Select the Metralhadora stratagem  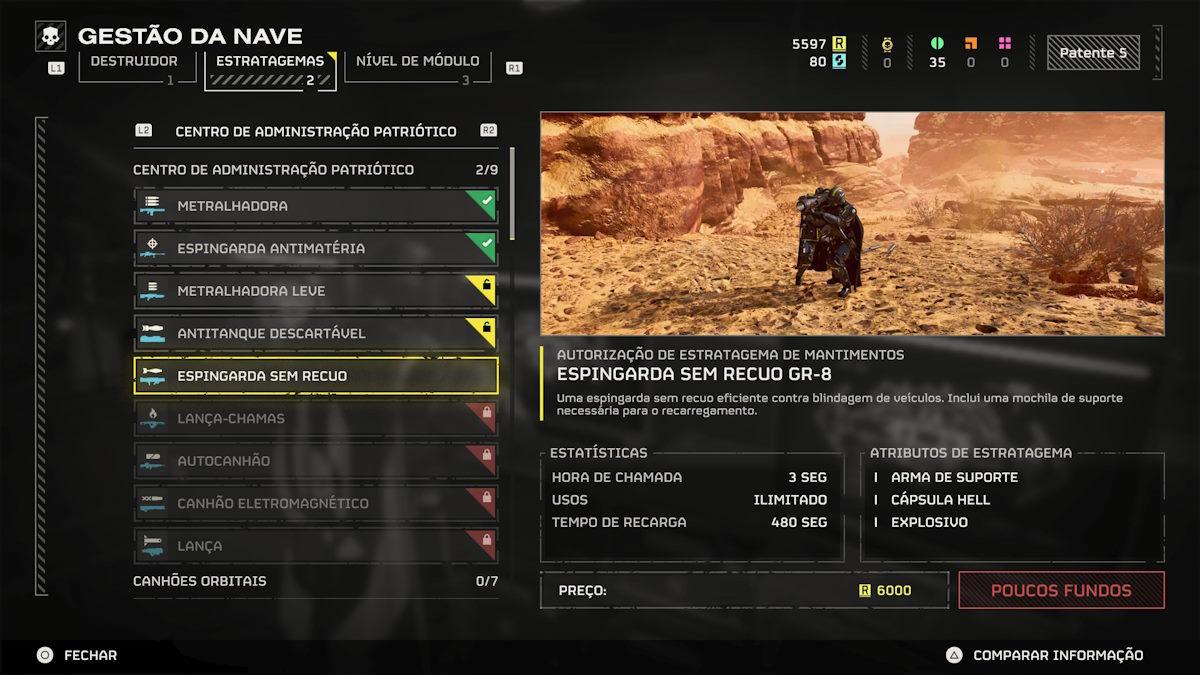pos(315,206)
